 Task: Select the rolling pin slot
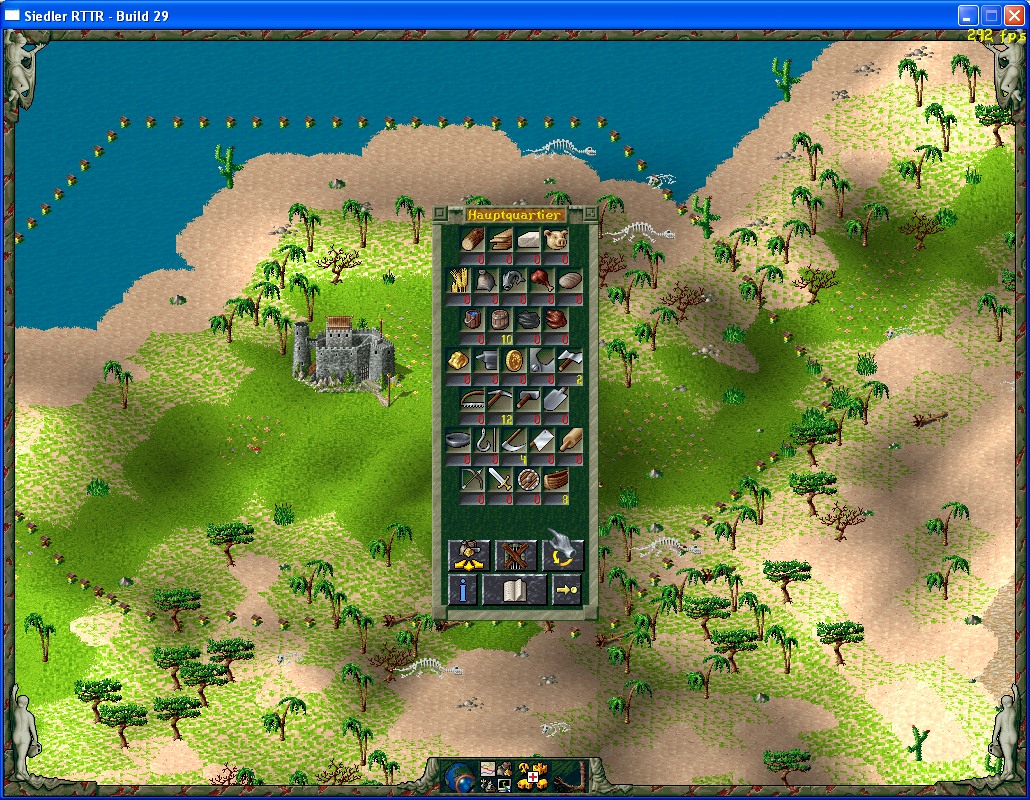570,440
